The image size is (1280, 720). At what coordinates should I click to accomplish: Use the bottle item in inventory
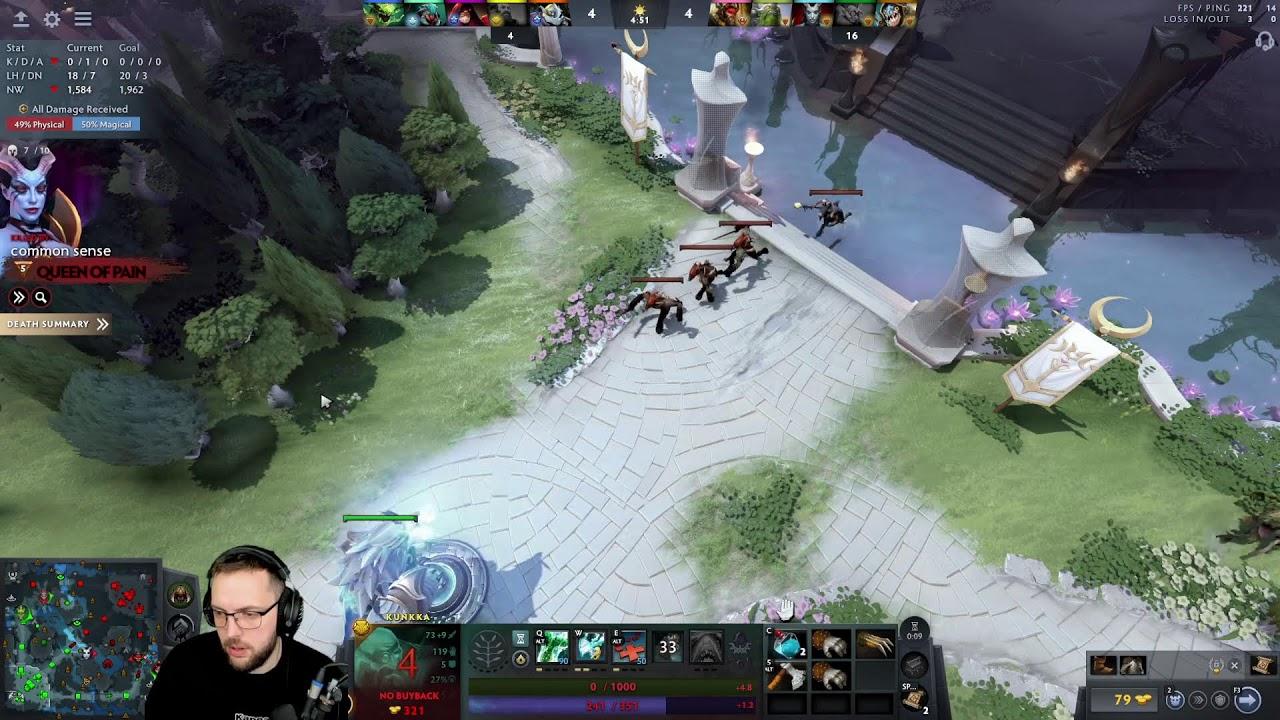tap(788, 645)
